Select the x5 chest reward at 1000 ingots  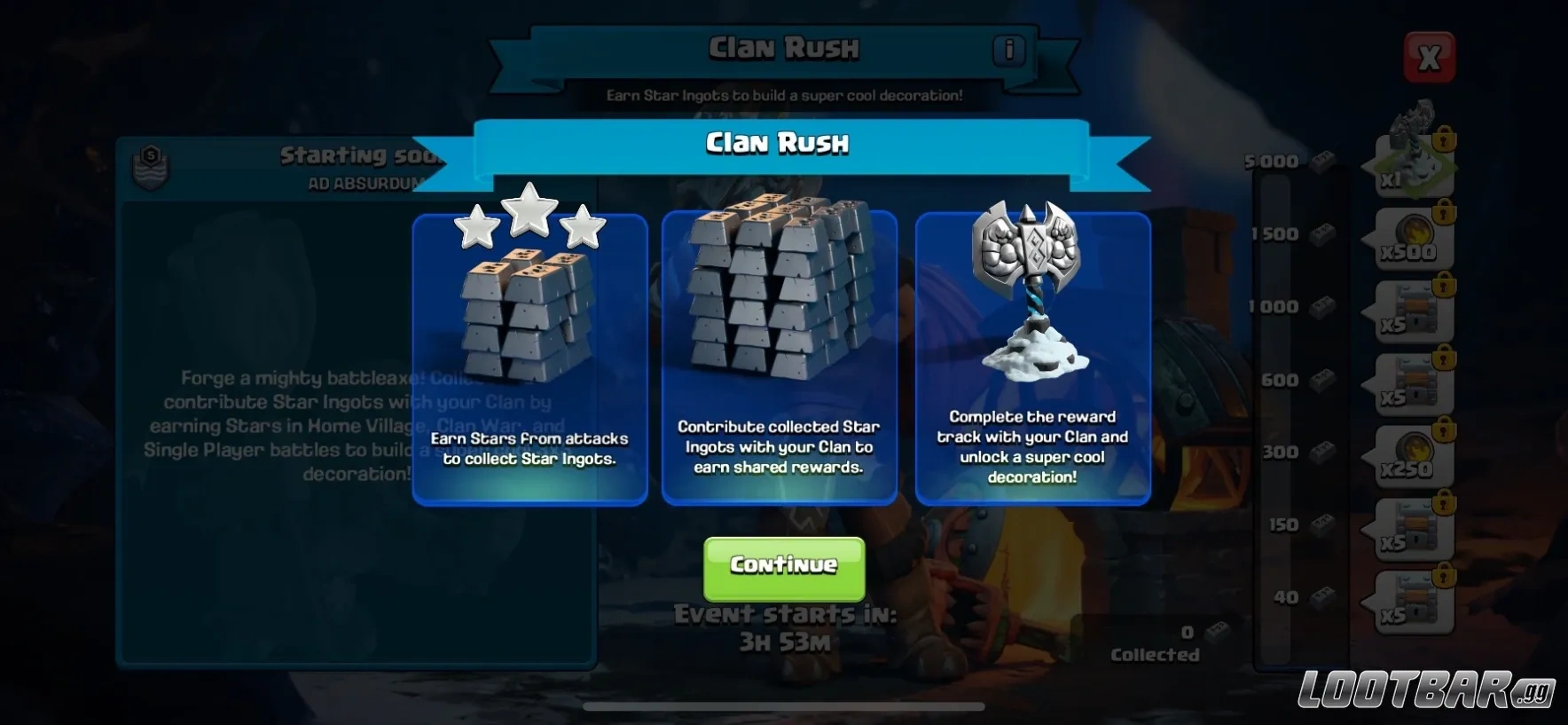1408,311
